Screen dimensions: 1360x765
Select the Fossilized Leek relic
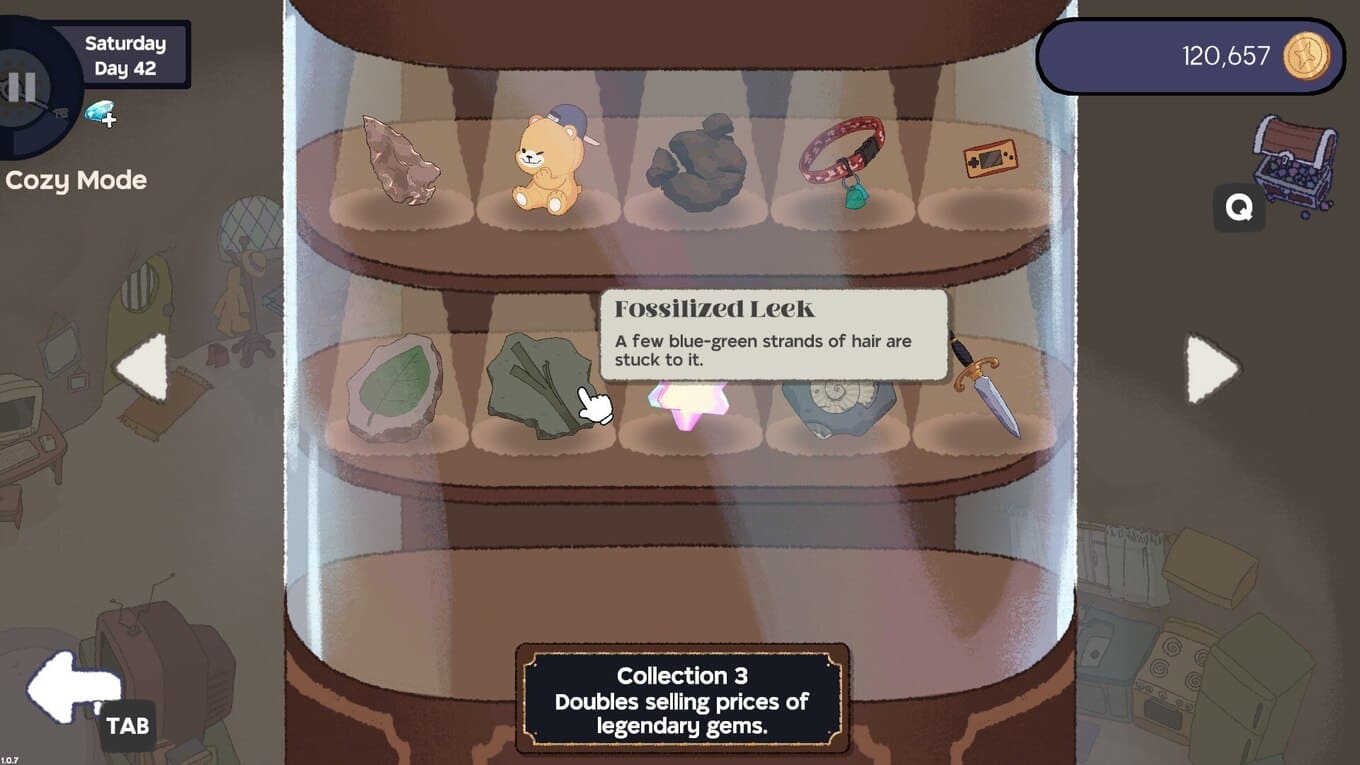538,386
